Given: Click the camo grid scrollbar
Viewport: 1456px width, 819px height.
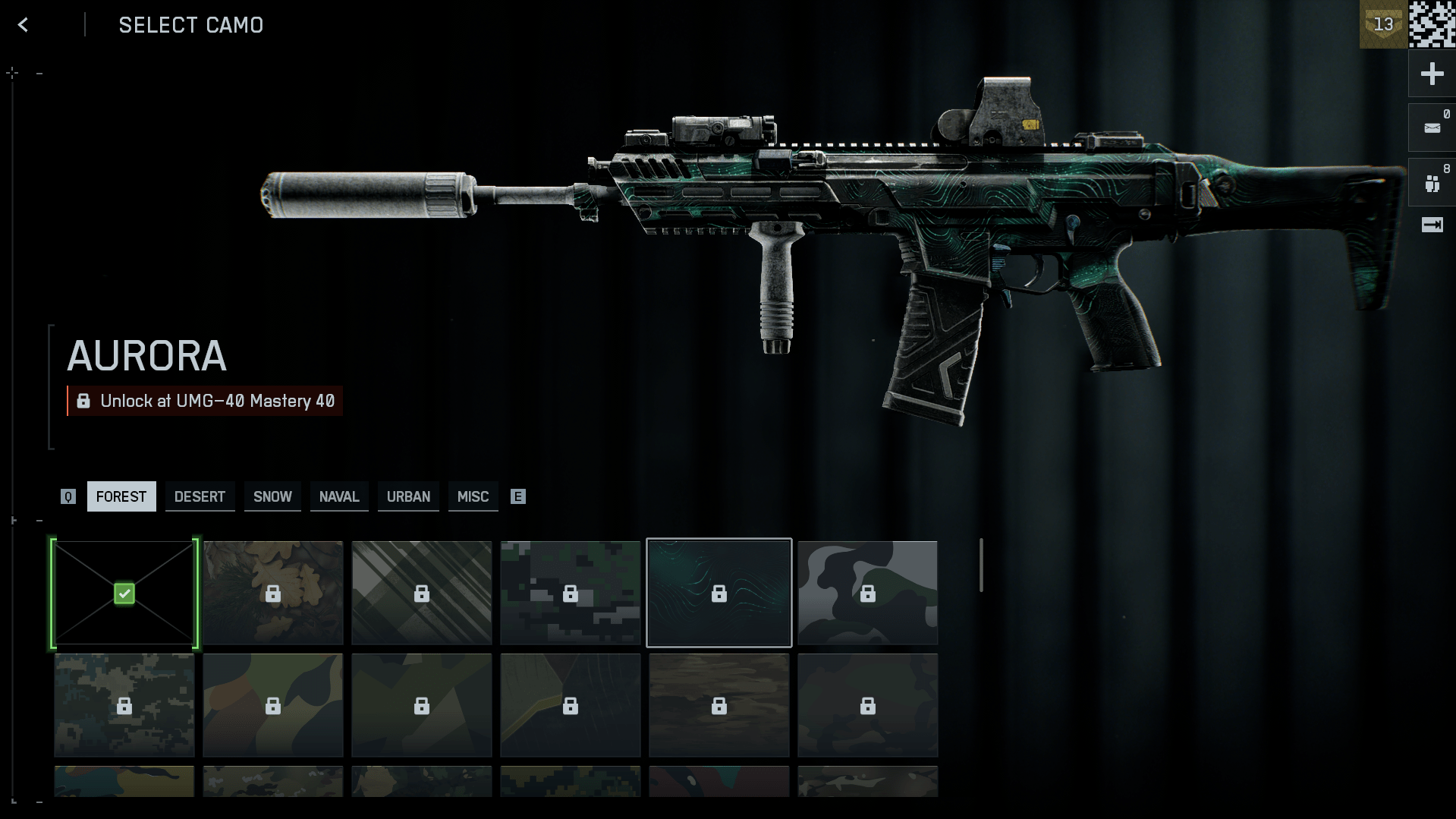Looking at the screenshot, I should [x=981, y=565].
